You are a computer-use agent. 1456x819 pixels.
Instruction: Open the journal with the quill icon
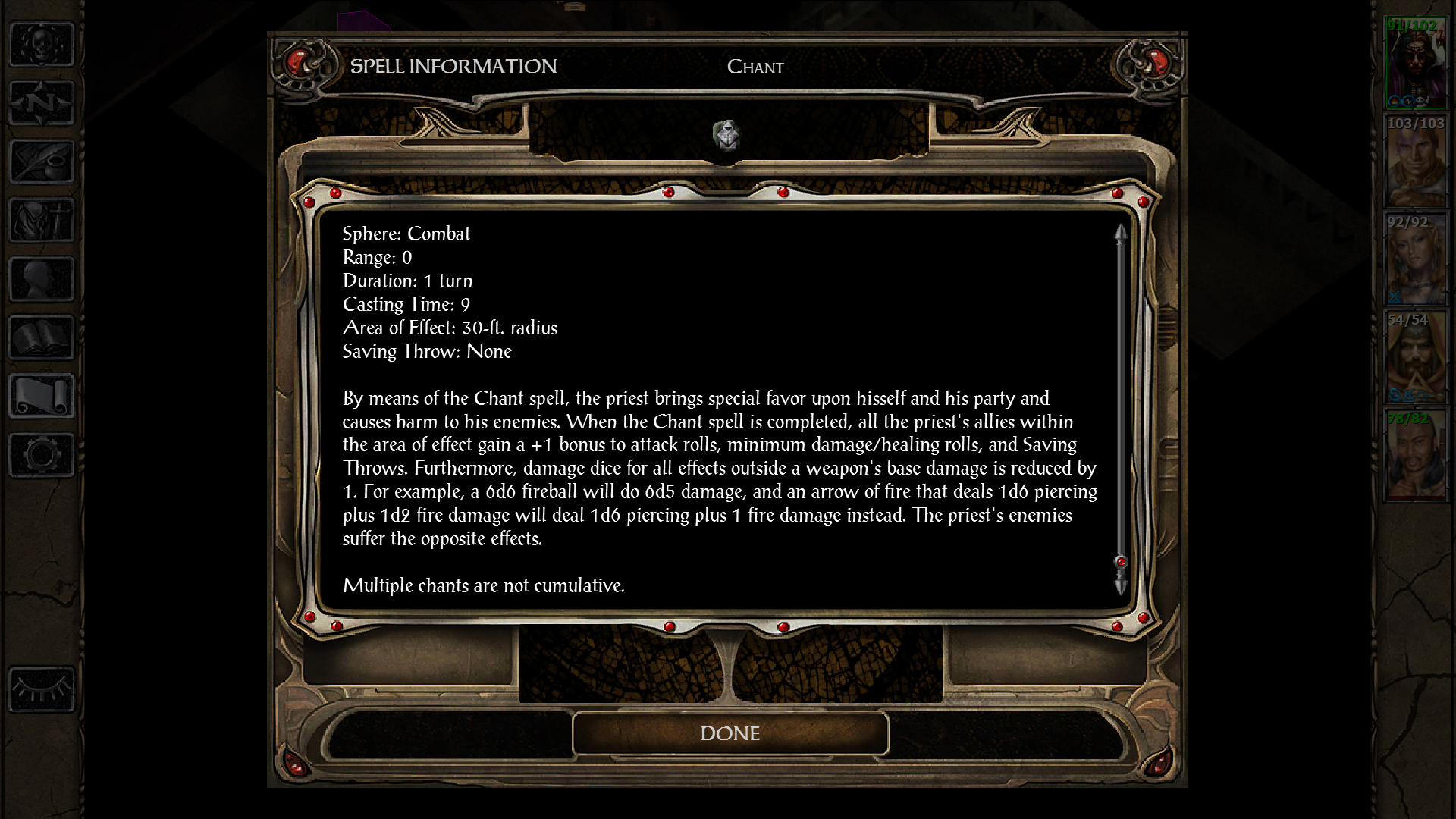click(x=42, y=161)
